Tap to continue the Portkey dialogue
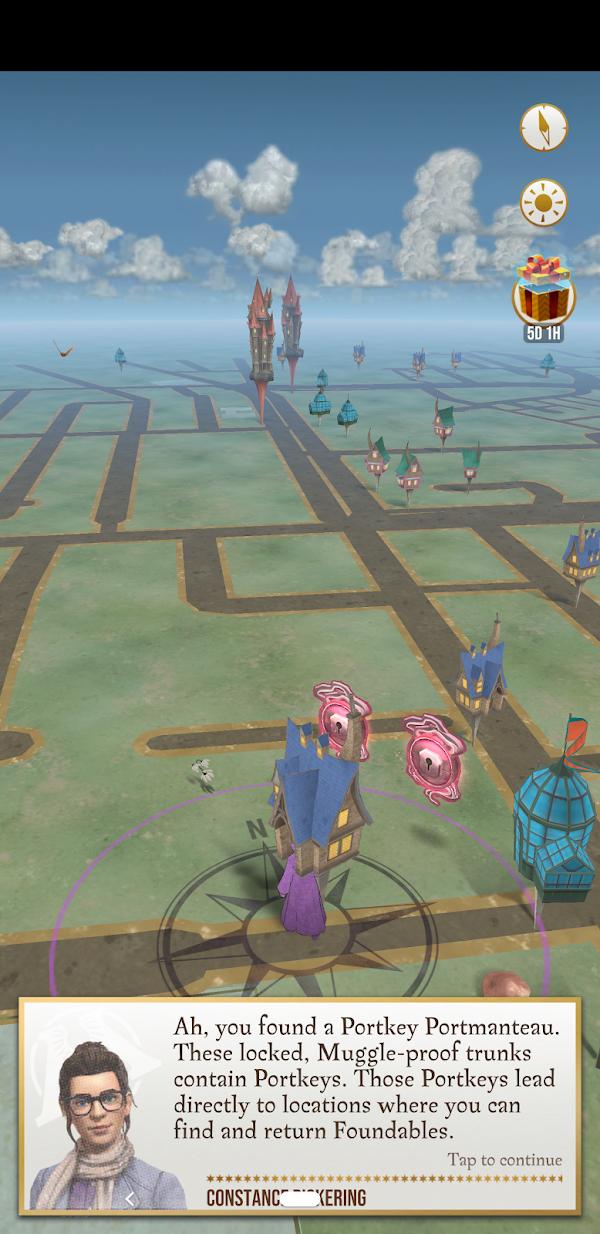The width and height of the screenshot is (600, 1234). [x=504, y=1160]
